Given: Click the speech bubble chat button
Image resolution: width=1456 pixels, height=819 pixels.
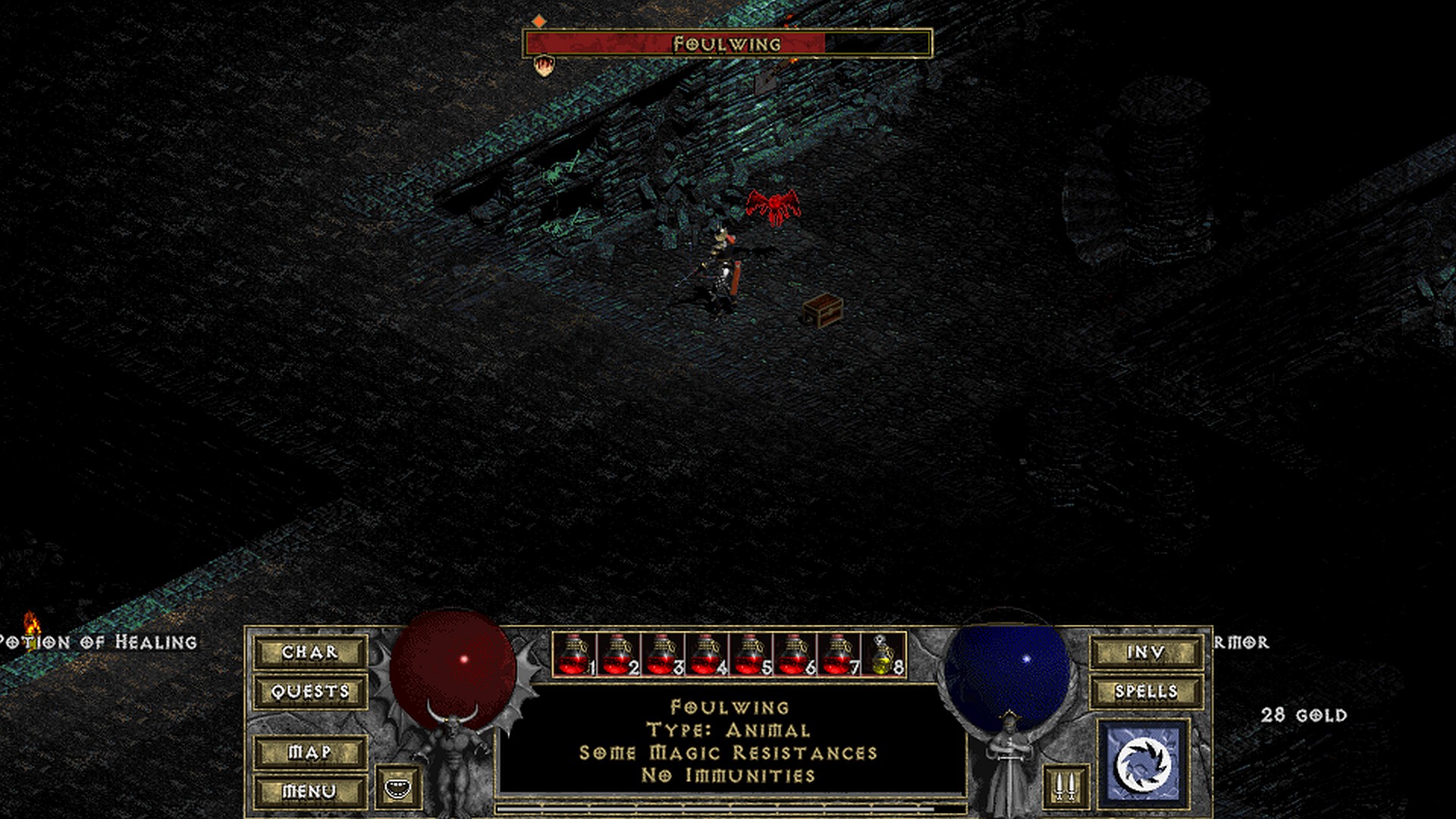Looking at the screenshot, I should (x=398, y=787).
